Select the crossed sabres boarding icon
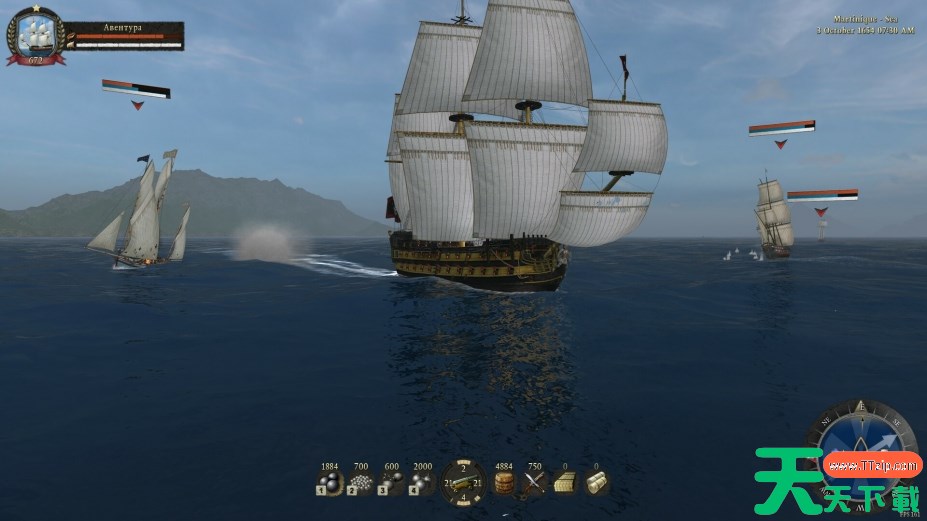 click(535, 484)
